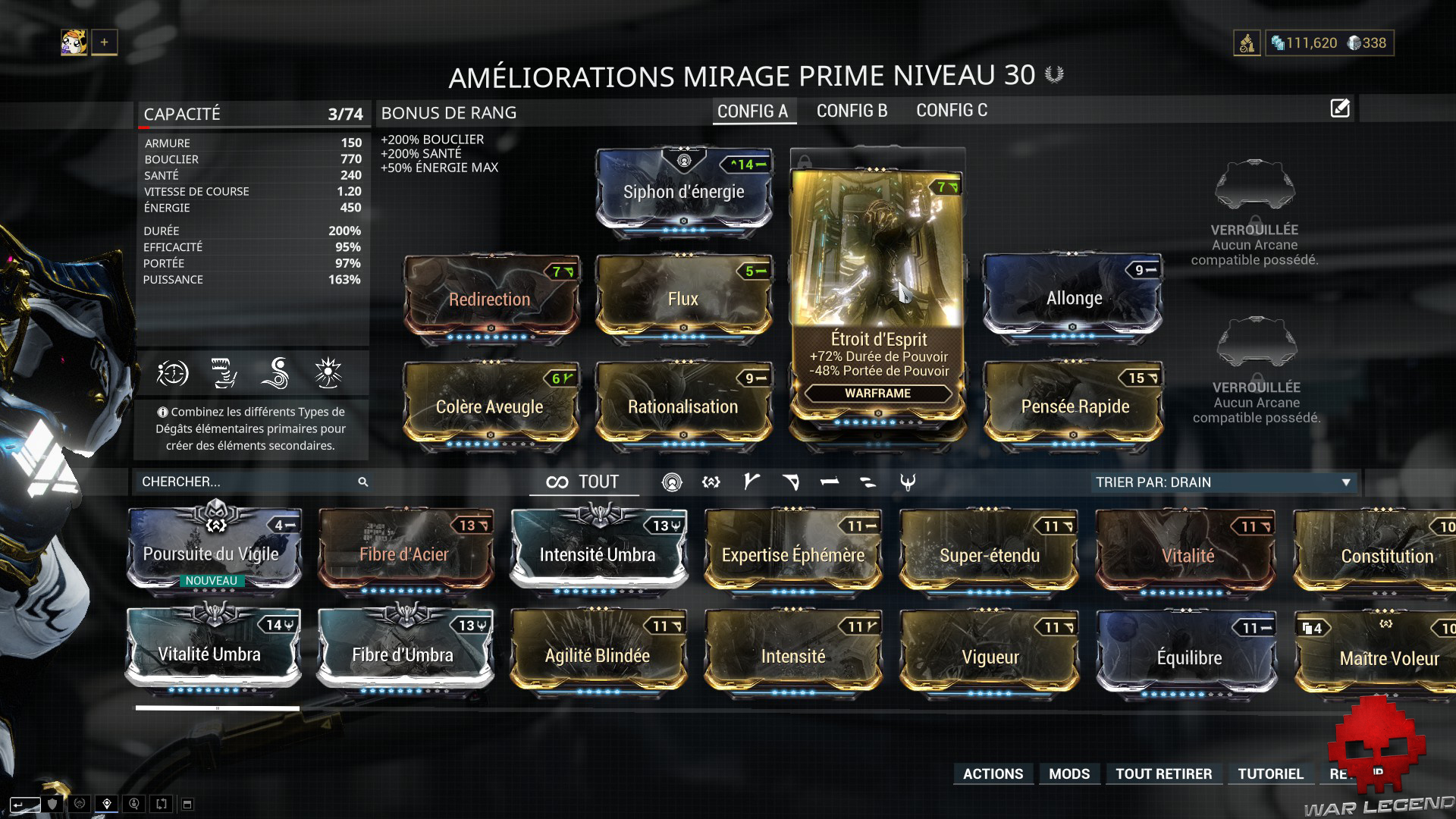The height and width of the screenshot is (819, 1456).
Task: Select the equipped Siphon d'énergie aura mod
Action: [x=683, y=191]
